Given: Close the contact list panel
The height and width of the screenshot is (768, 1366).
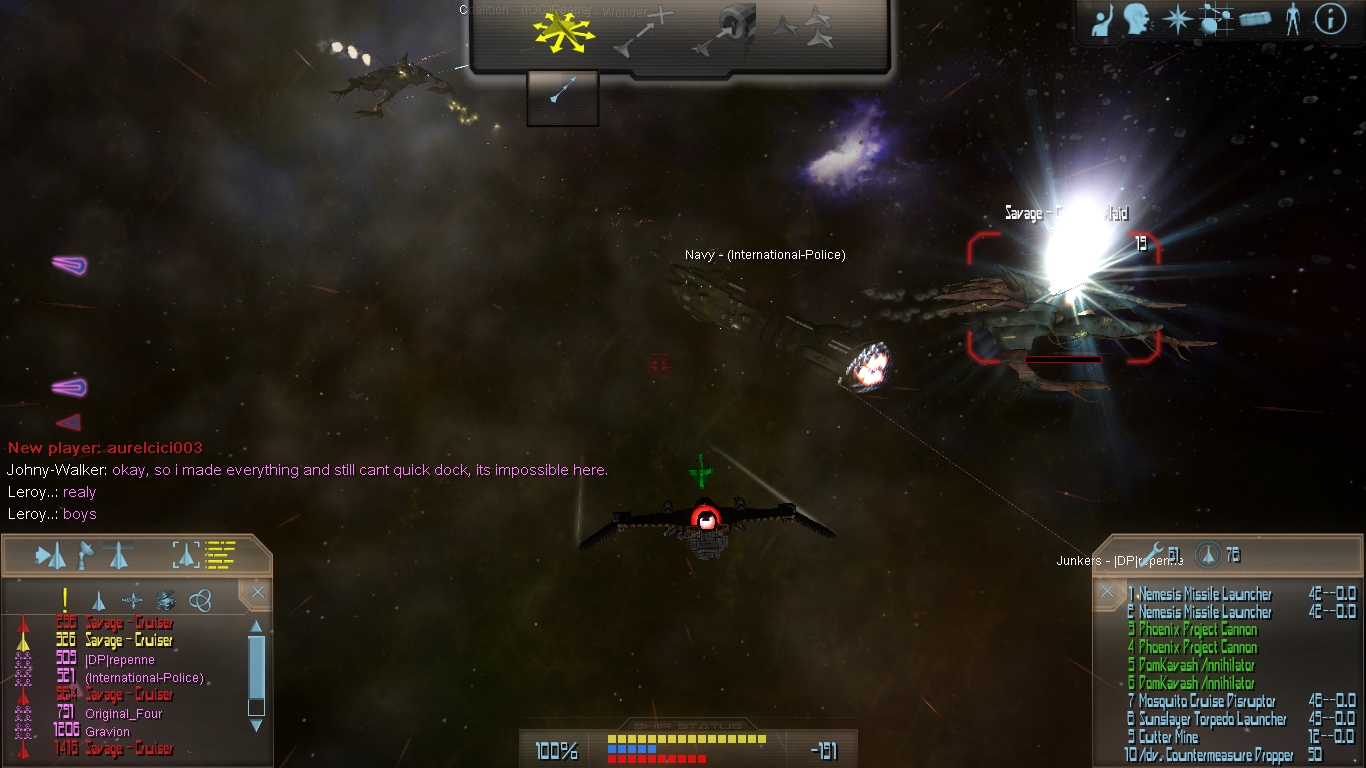Looking at the screenshot, I should 257,593.
